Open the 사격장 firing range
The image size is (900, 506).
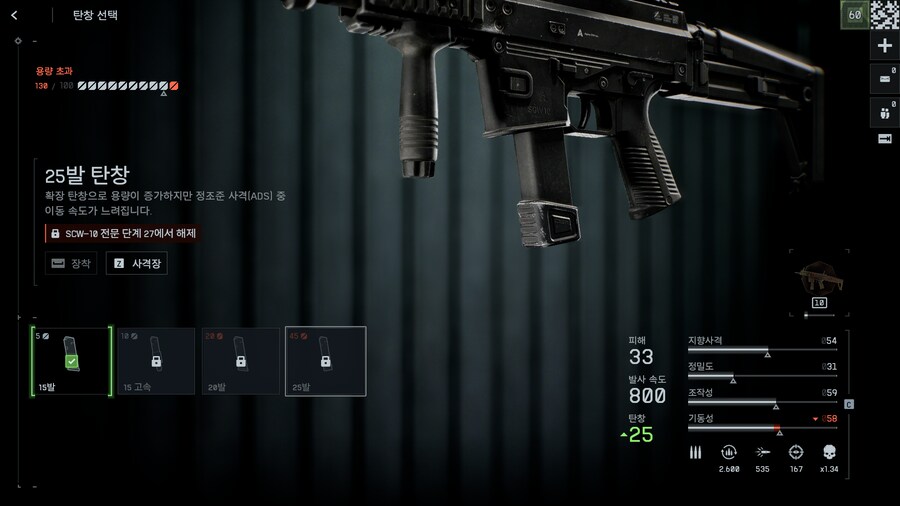138,264
